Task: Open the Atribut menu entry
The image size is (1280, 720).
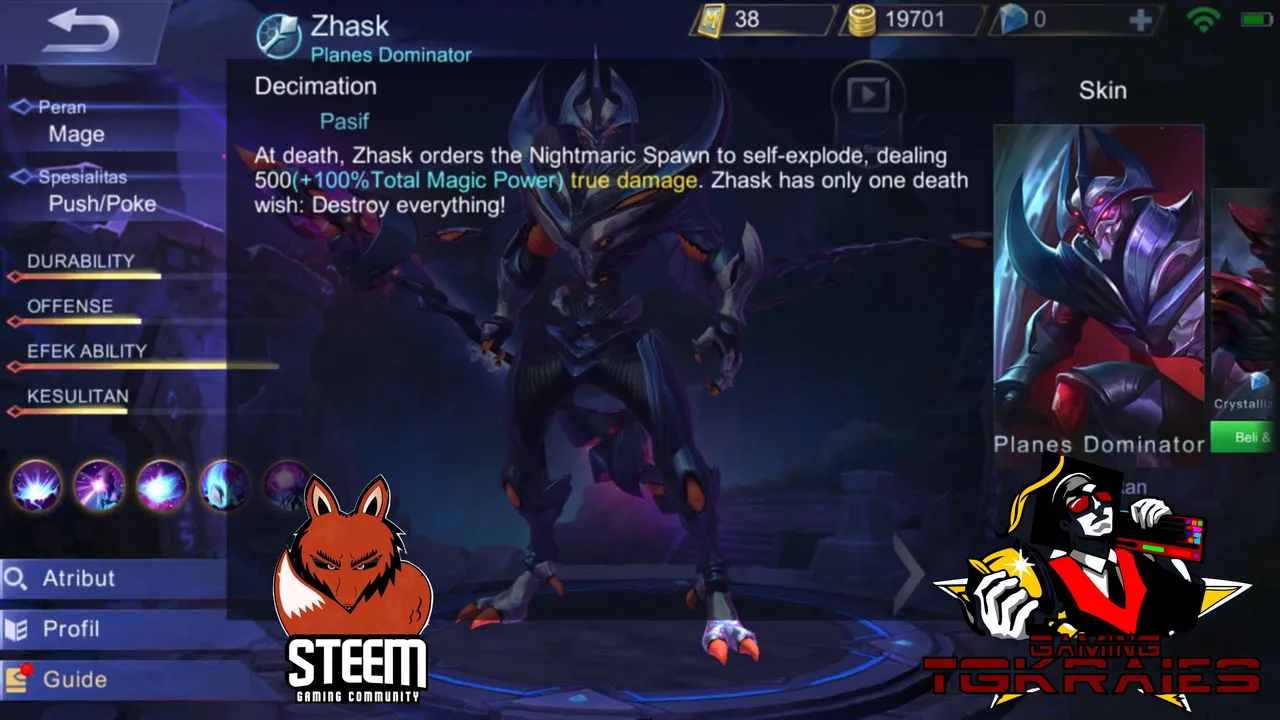Action: [78, 578]
